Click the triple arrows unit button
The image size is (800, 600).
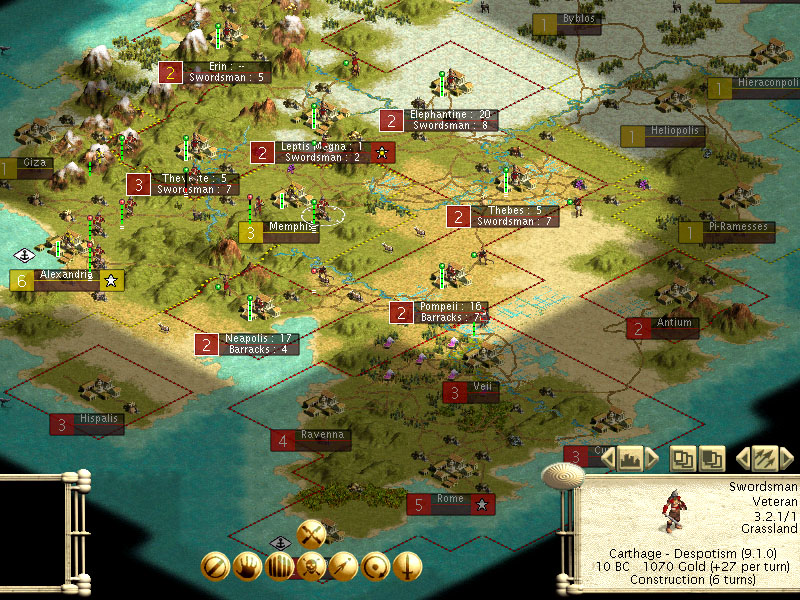point(764,458)
